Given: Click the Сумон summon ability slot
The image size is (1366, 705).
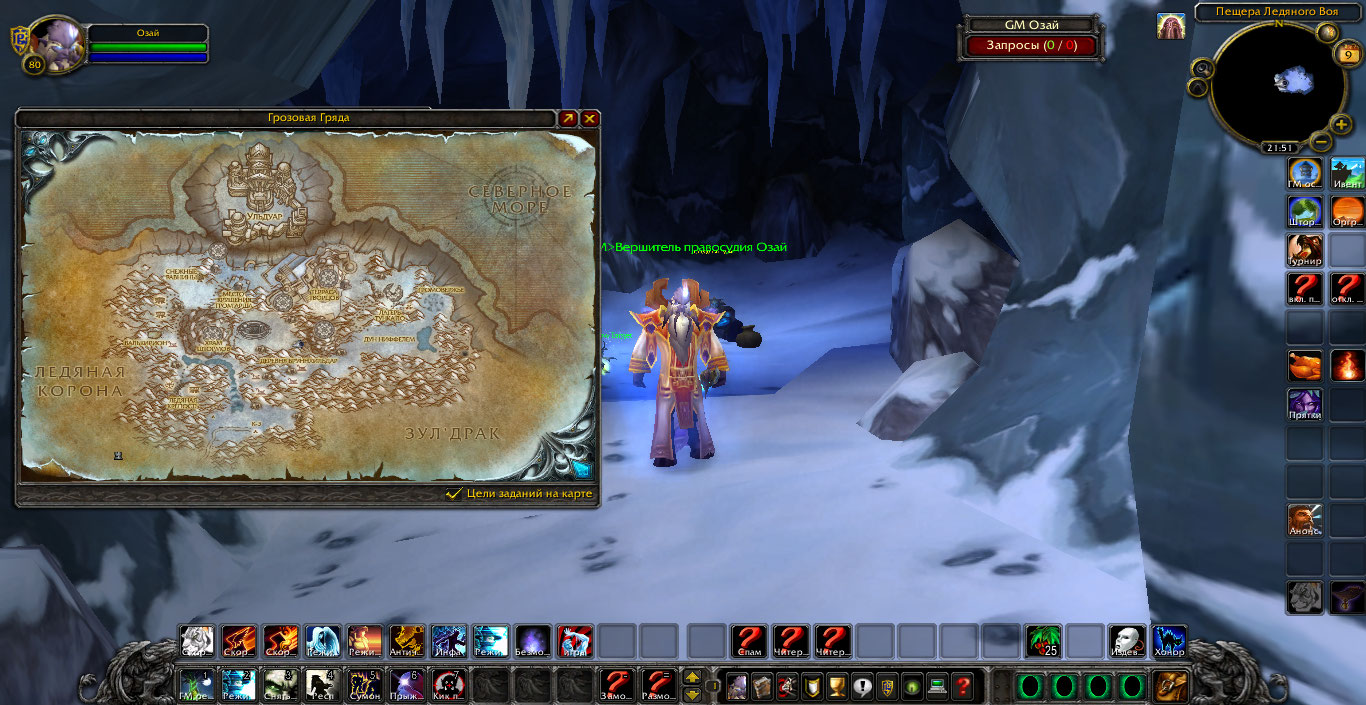Looking at the screenshot, I should (x=364, y=685).
